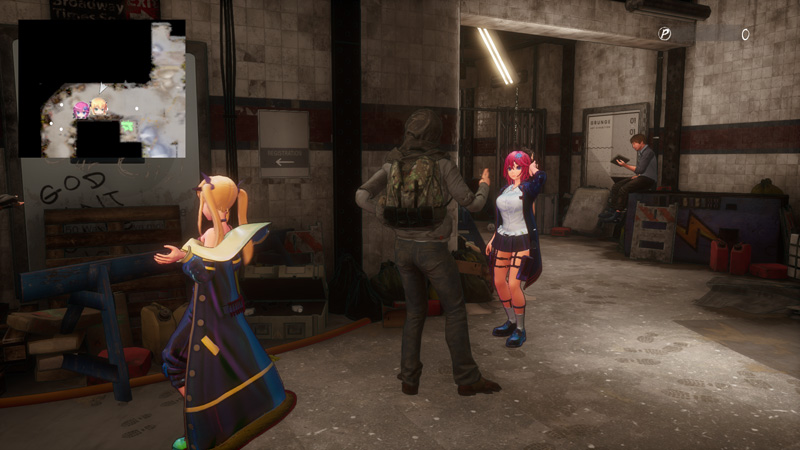Select the blonde character marker on the minimap
800x450 pixels.
98,107
